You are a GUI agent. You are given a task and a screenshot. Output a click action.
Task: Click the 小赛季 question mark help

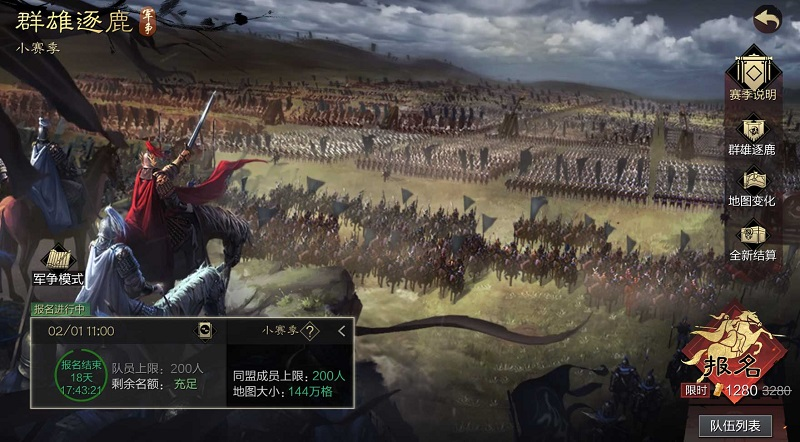[x=311, y=331]
